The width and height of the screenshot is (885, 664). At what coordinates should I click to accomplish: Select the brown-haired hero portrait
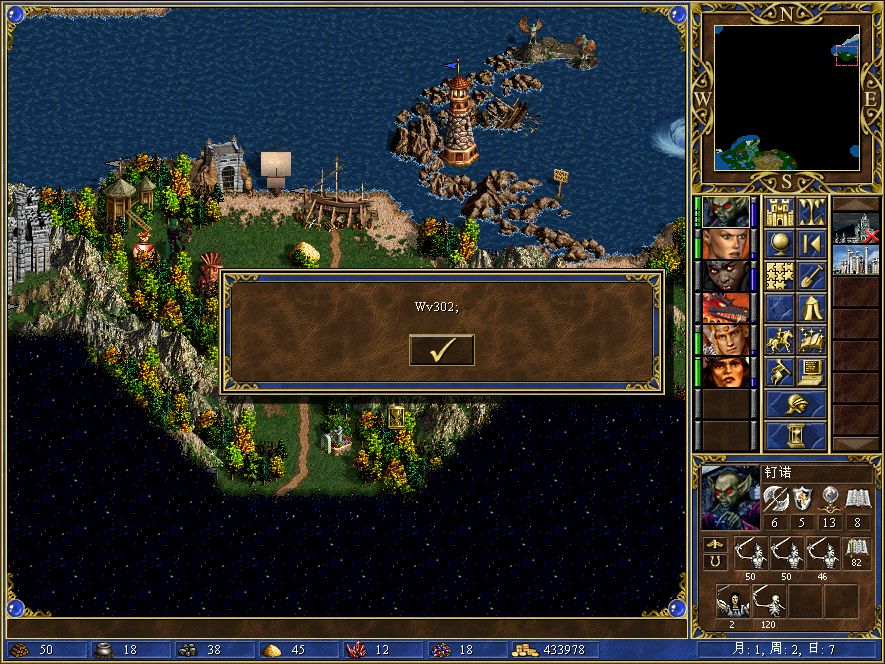click(x=727, y=372)
